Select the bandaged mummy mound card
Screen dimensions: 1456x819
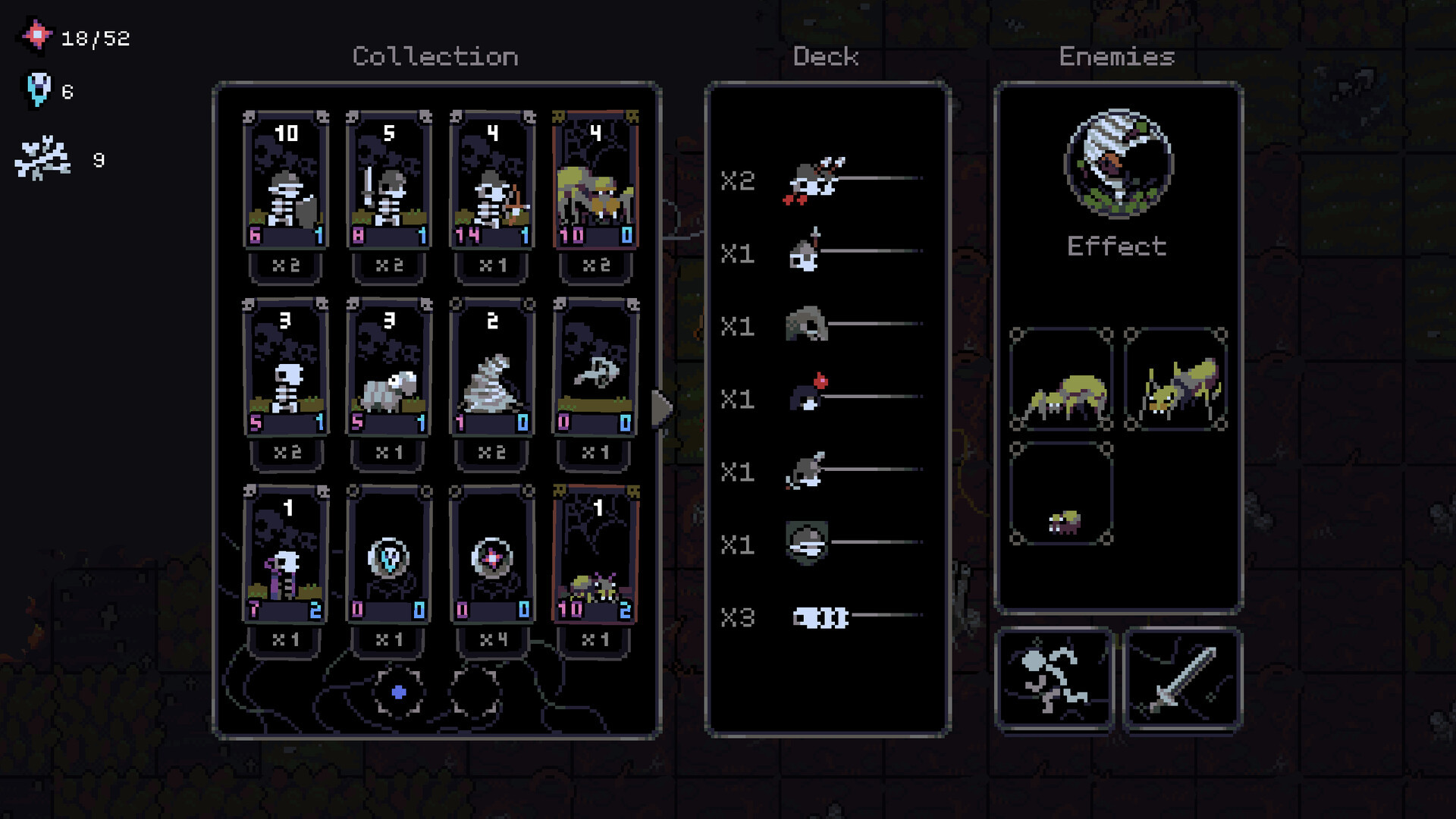click(492, 368)
